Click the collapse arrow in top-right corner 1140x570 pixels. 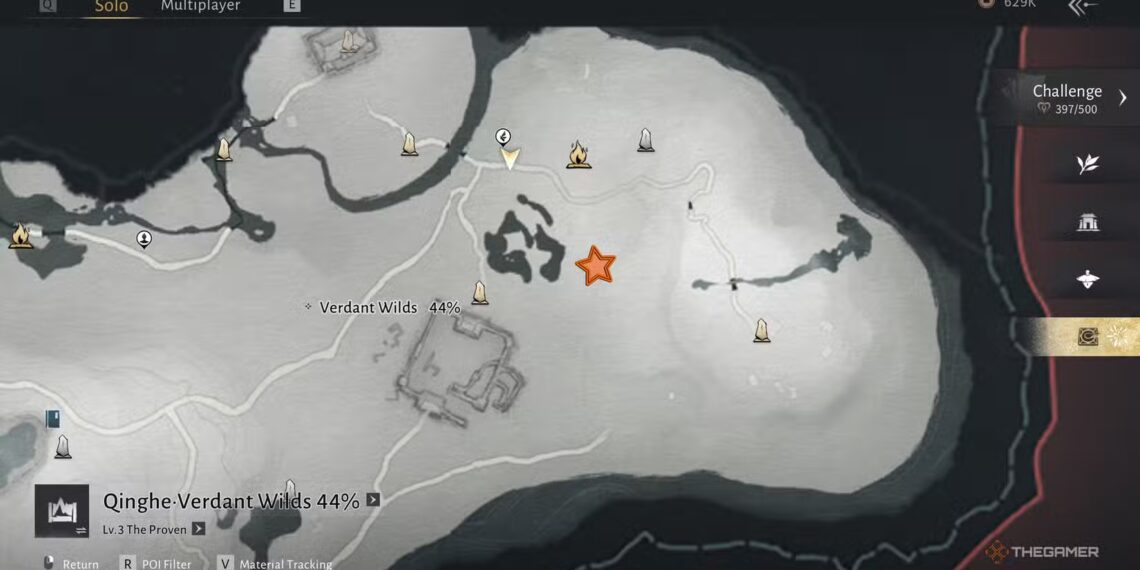pyautogui.click(x=1083, y=7)
